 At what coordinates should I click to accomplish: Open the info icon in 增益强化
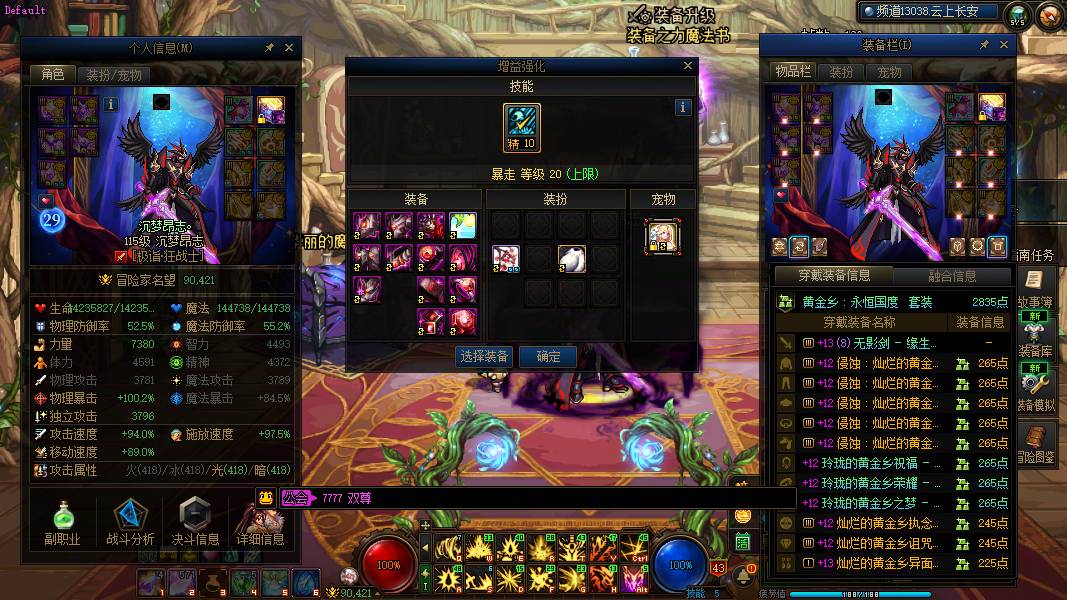tap(683, 107)
